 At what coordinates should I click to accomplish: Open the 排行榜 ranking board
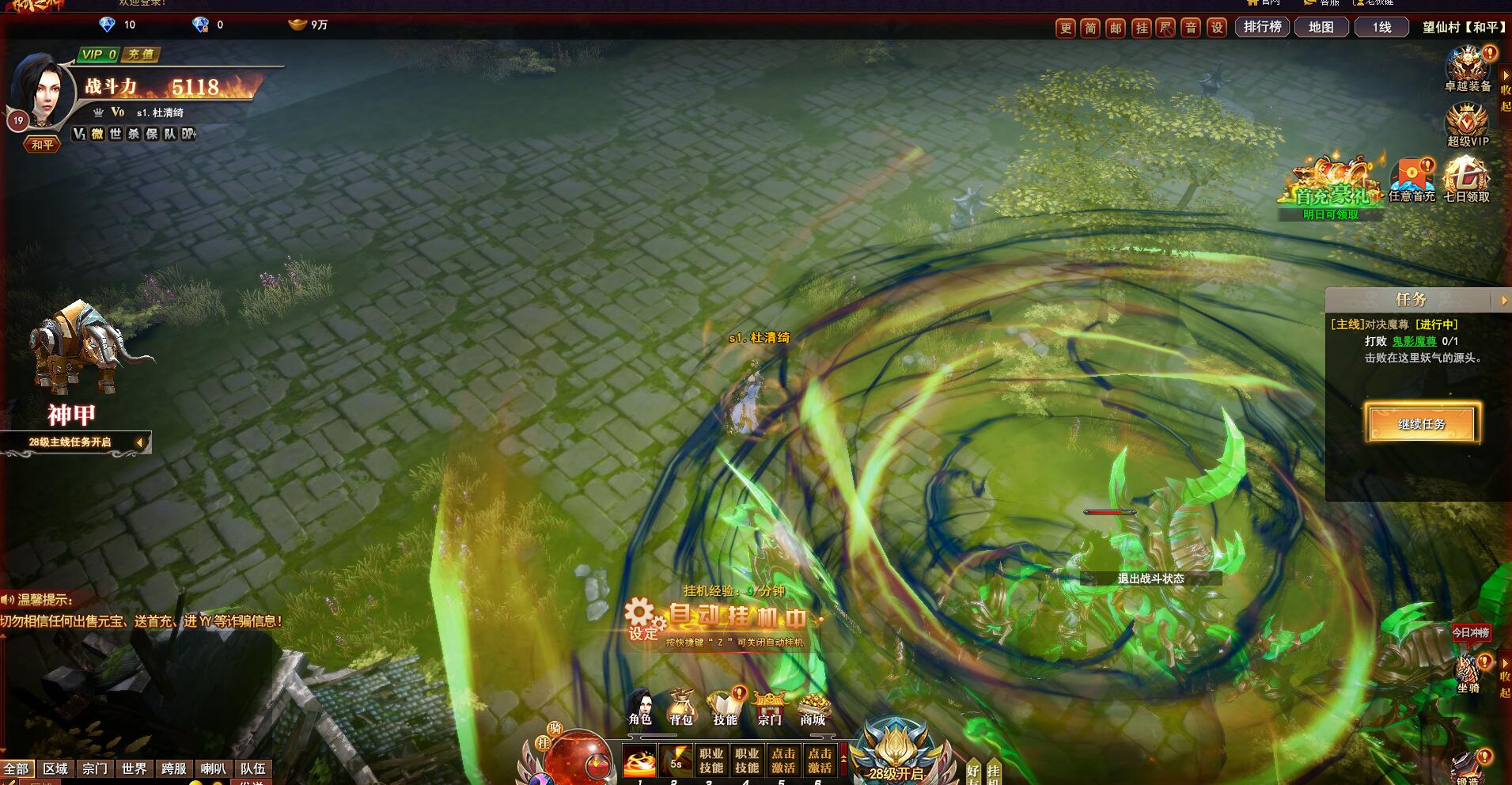[1262, 27]
